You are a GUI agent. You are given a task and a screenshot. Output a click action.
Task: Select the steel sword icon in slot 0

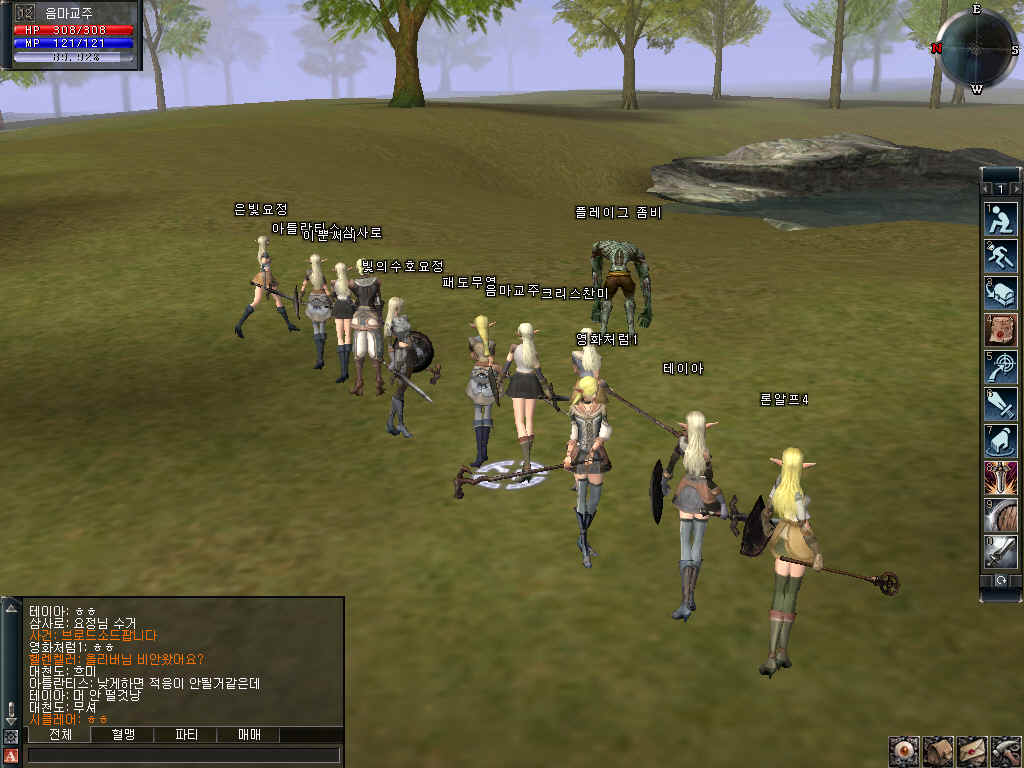tap(1001, 552)
